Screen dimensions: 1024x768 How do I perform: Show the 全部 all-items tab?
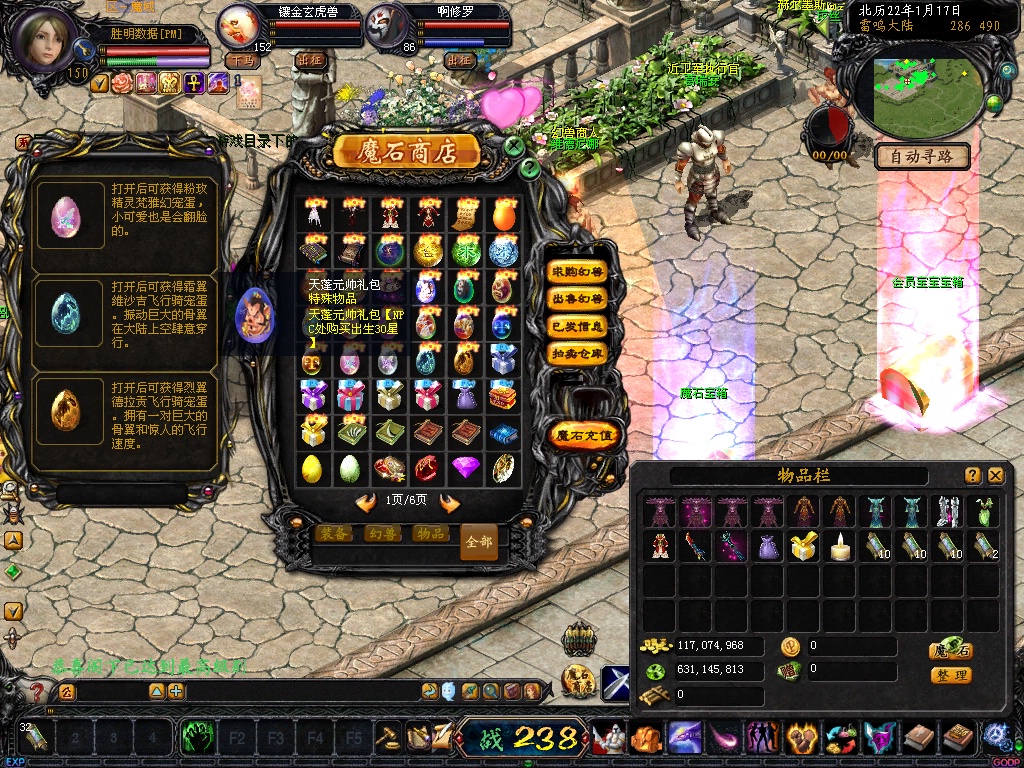[x=479, y=541]
